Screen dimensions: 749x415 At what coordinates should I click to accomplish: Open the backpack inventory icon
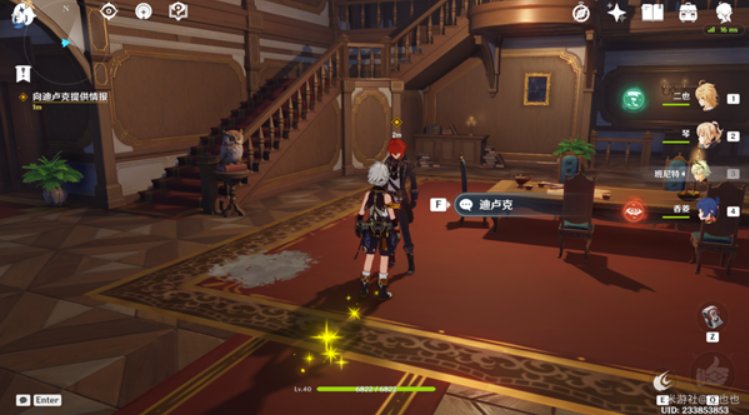pos(689,12)
